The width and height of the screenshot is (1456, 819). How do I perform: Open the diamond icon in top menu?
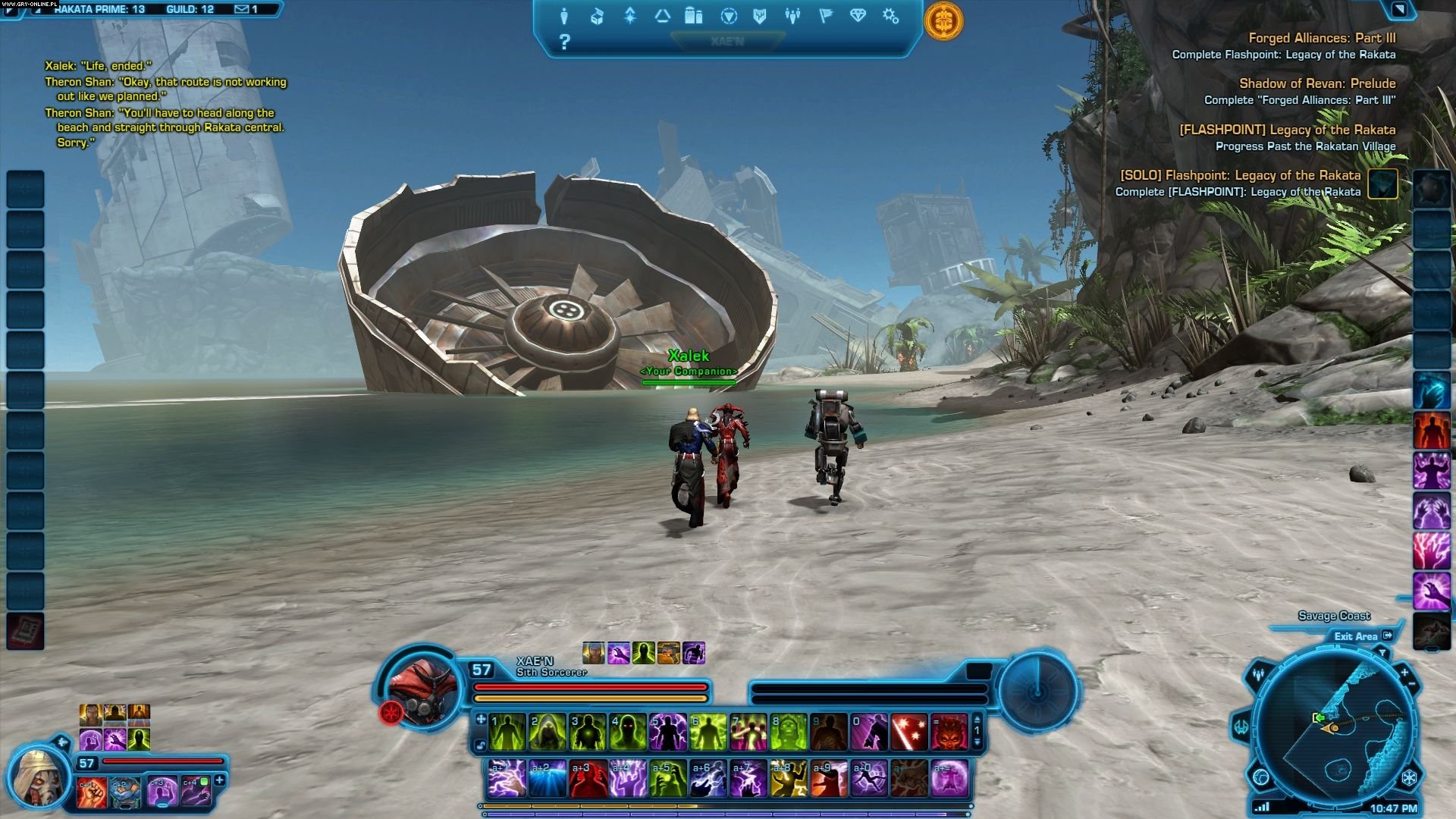click(x=858, y=16)
